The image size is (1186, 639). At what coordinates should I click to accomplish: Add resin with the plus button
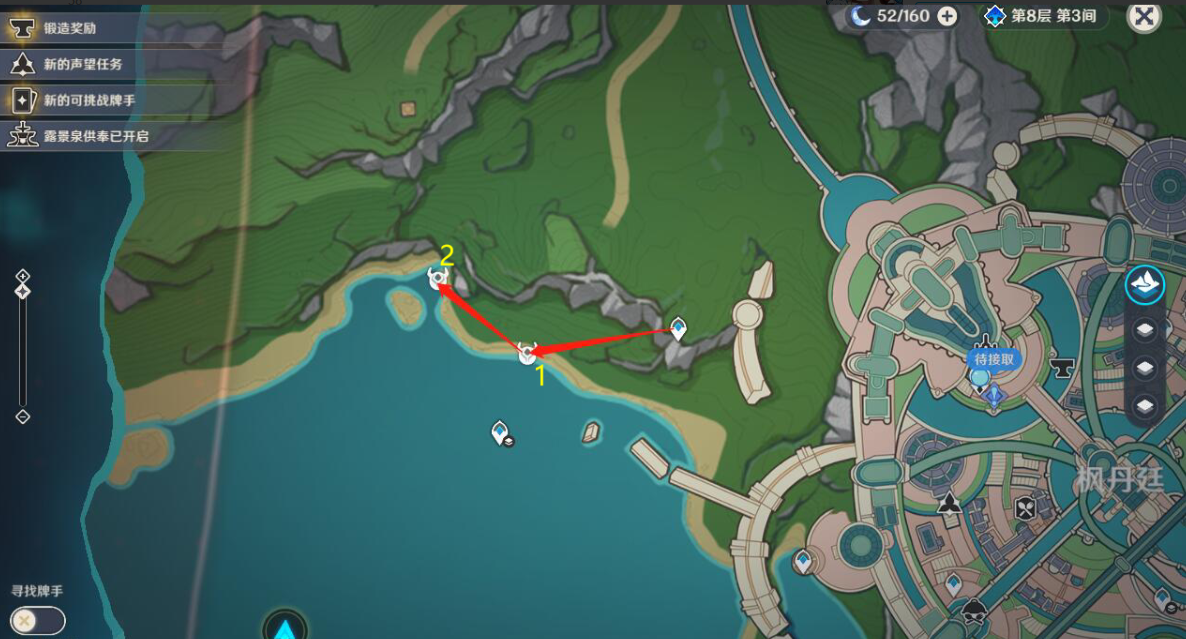point(946,16)
